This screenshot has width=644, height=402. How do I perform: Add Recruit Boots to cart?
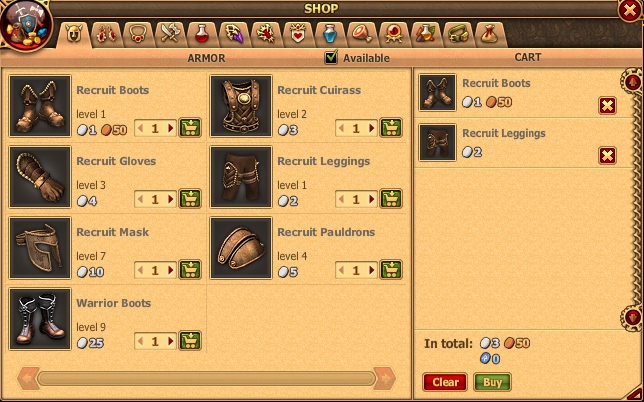point(190,128)
